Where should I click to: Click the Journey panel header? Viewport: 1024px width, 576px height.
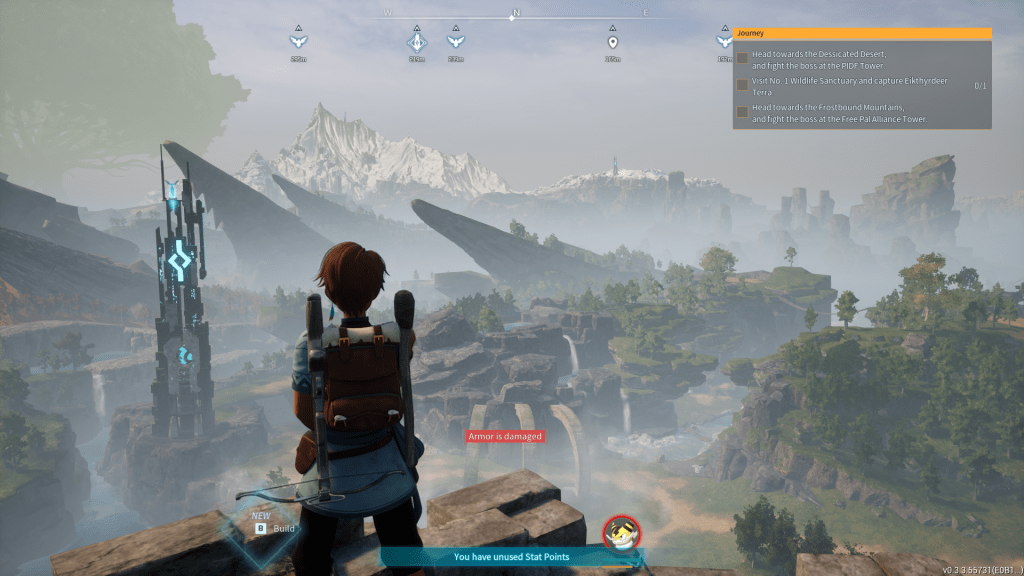tap(862, 33)
